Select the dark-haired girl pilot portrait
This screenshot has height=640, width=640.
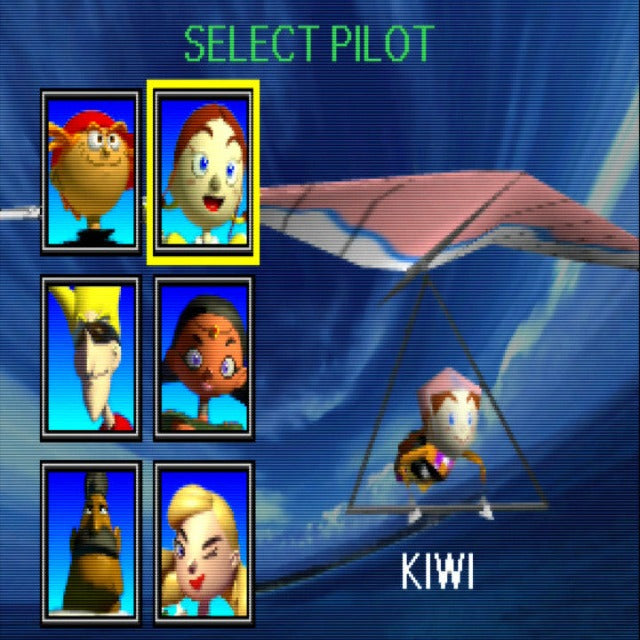204,358
